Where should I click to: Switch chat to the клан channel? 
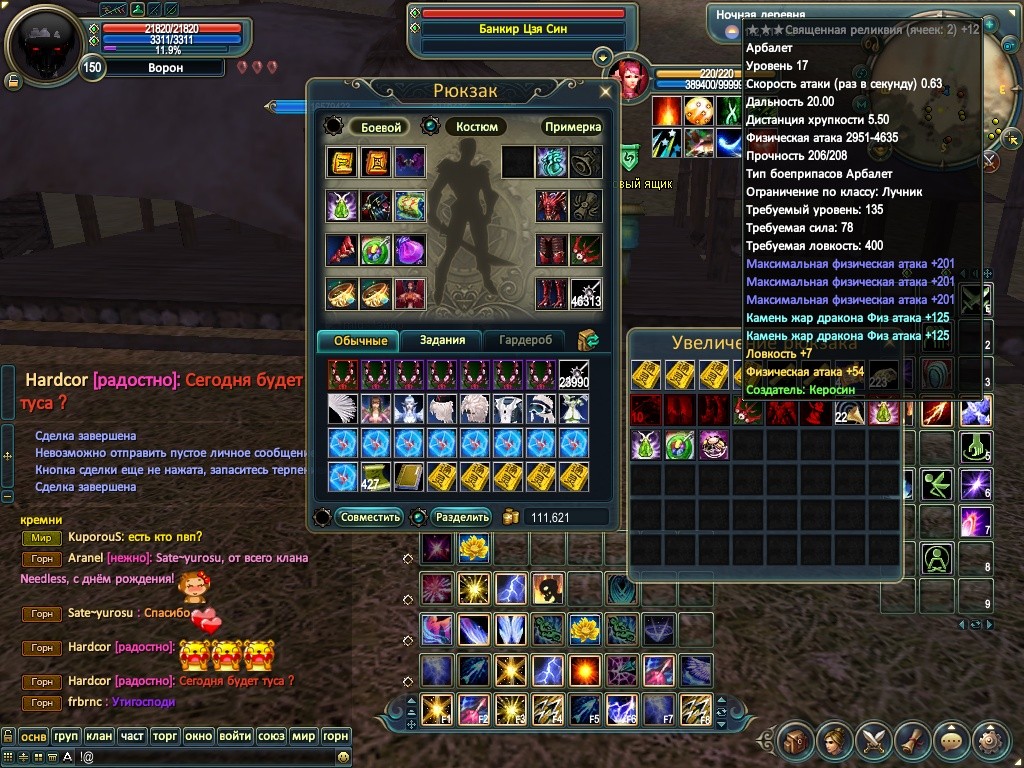(x=99, y=736)
